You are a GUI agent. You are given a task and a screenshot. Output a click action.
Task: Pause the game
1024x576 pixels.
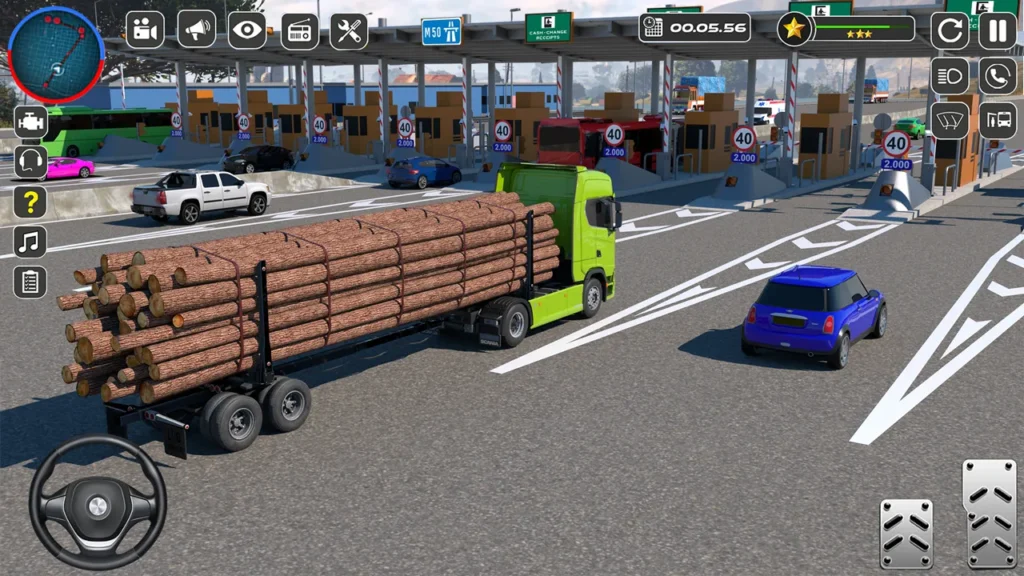997,30
